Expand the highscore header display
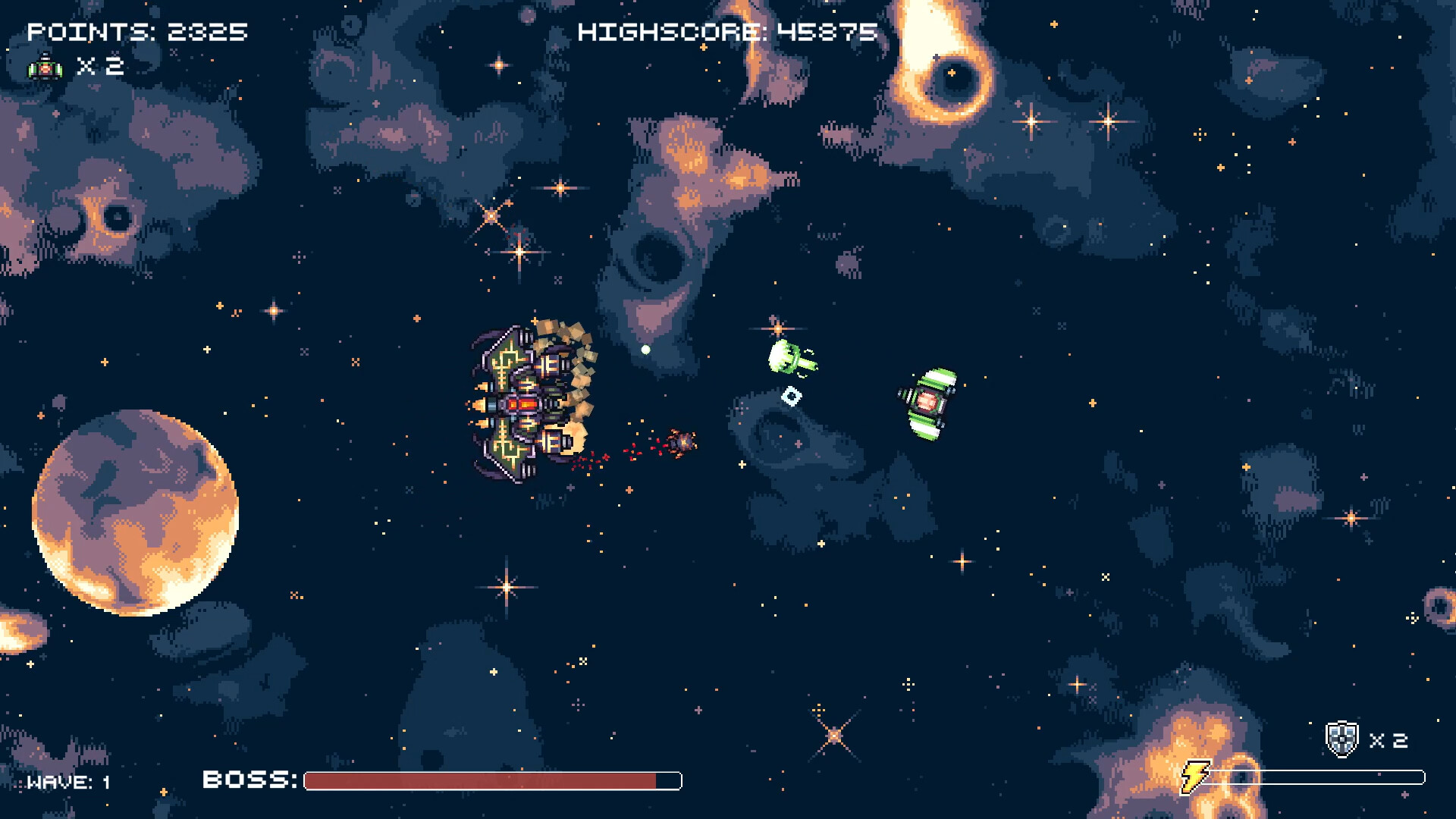This screenshot has height=819, width=1456. [x=726, y=32]
